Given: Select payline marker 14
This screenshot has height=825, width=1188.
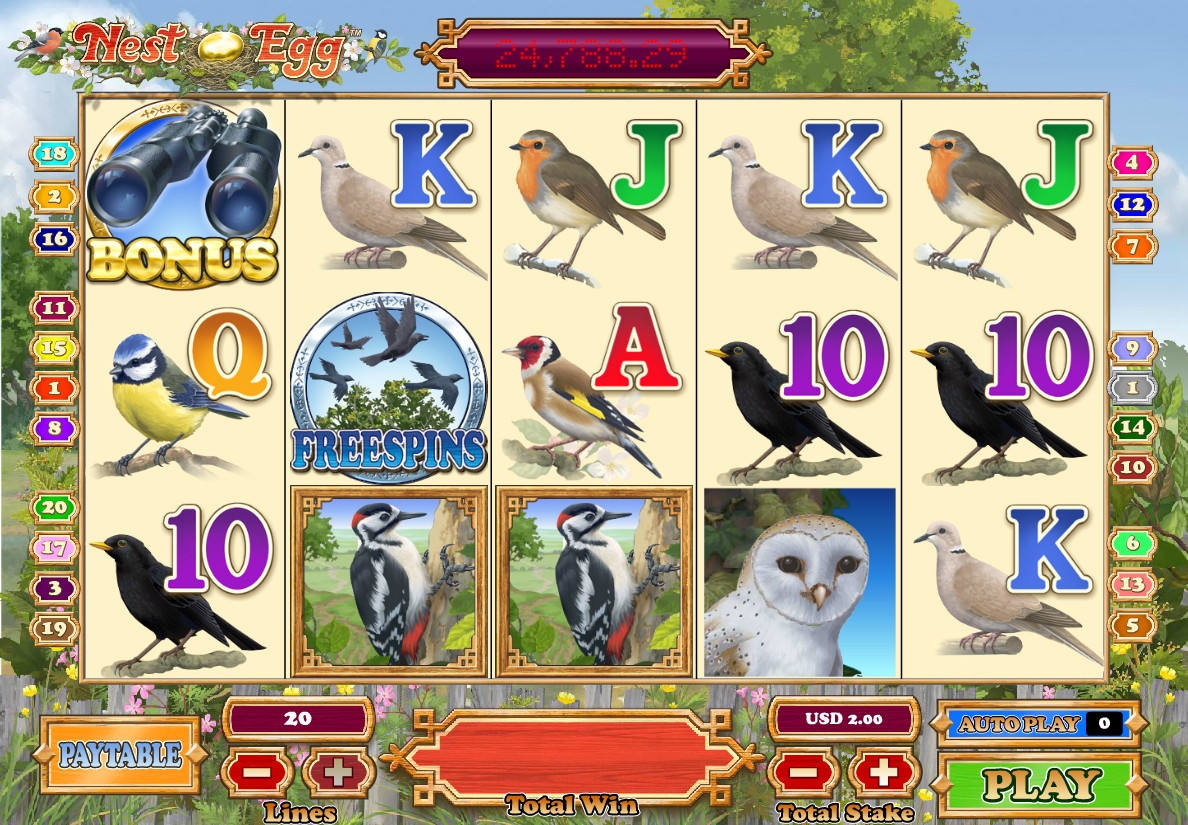Looking at the screenshot, I should (1133, 428).
